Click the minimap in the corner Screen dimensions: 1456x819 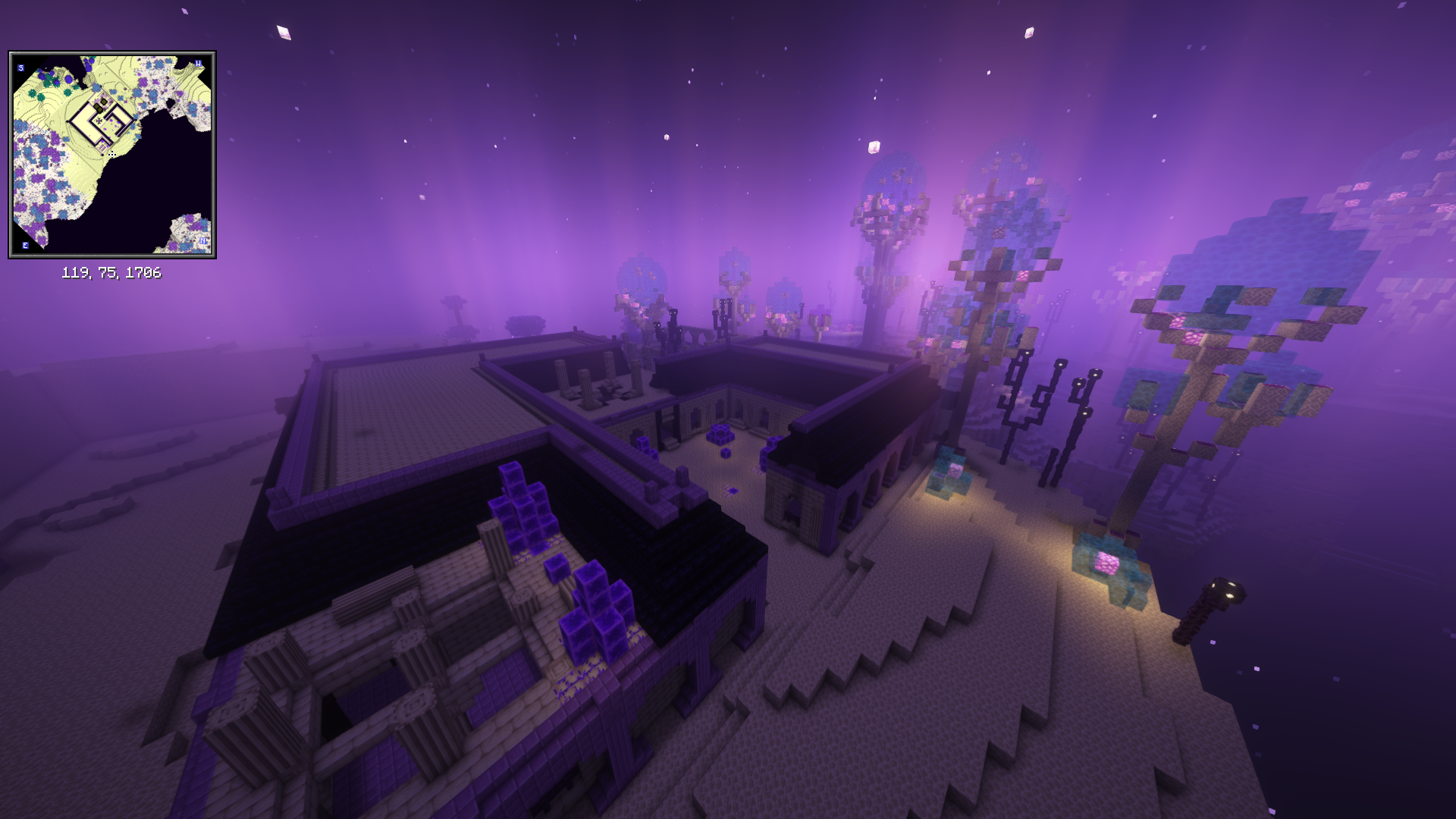pyautogui.click(x=112, y=155)
